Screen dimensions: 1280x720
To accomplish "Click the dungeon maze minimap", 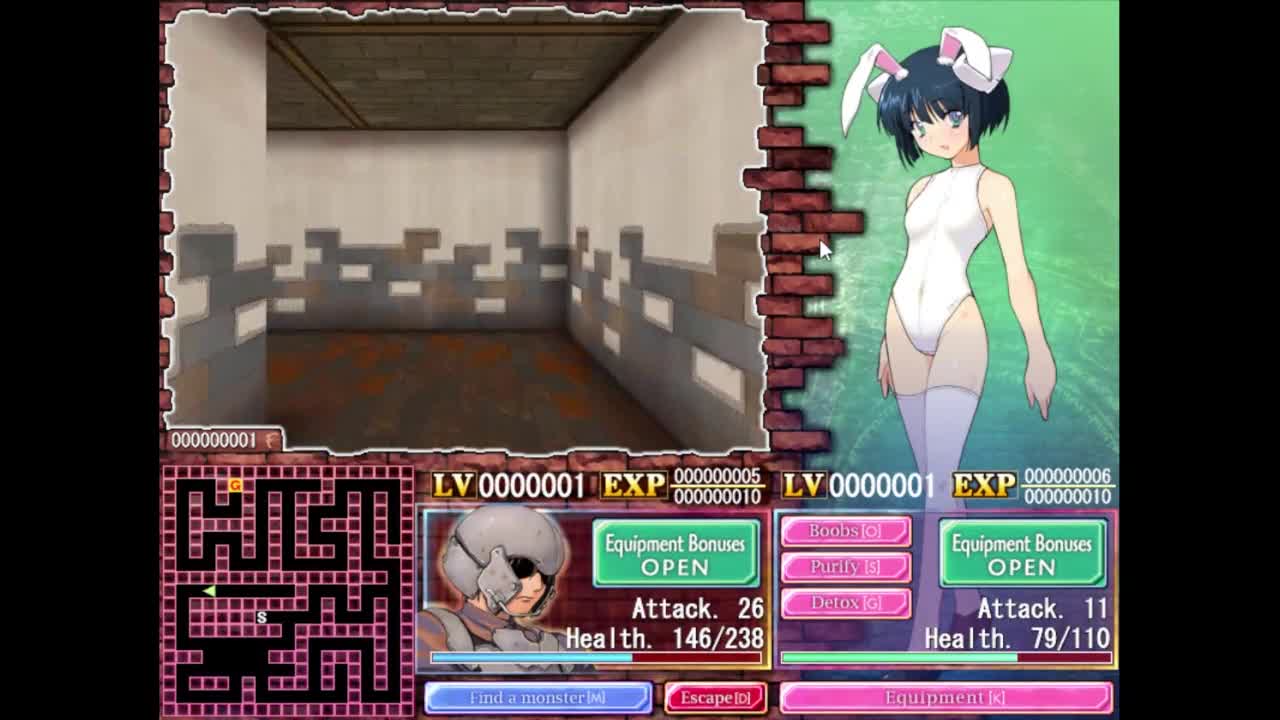I will (x=288, y=589).
